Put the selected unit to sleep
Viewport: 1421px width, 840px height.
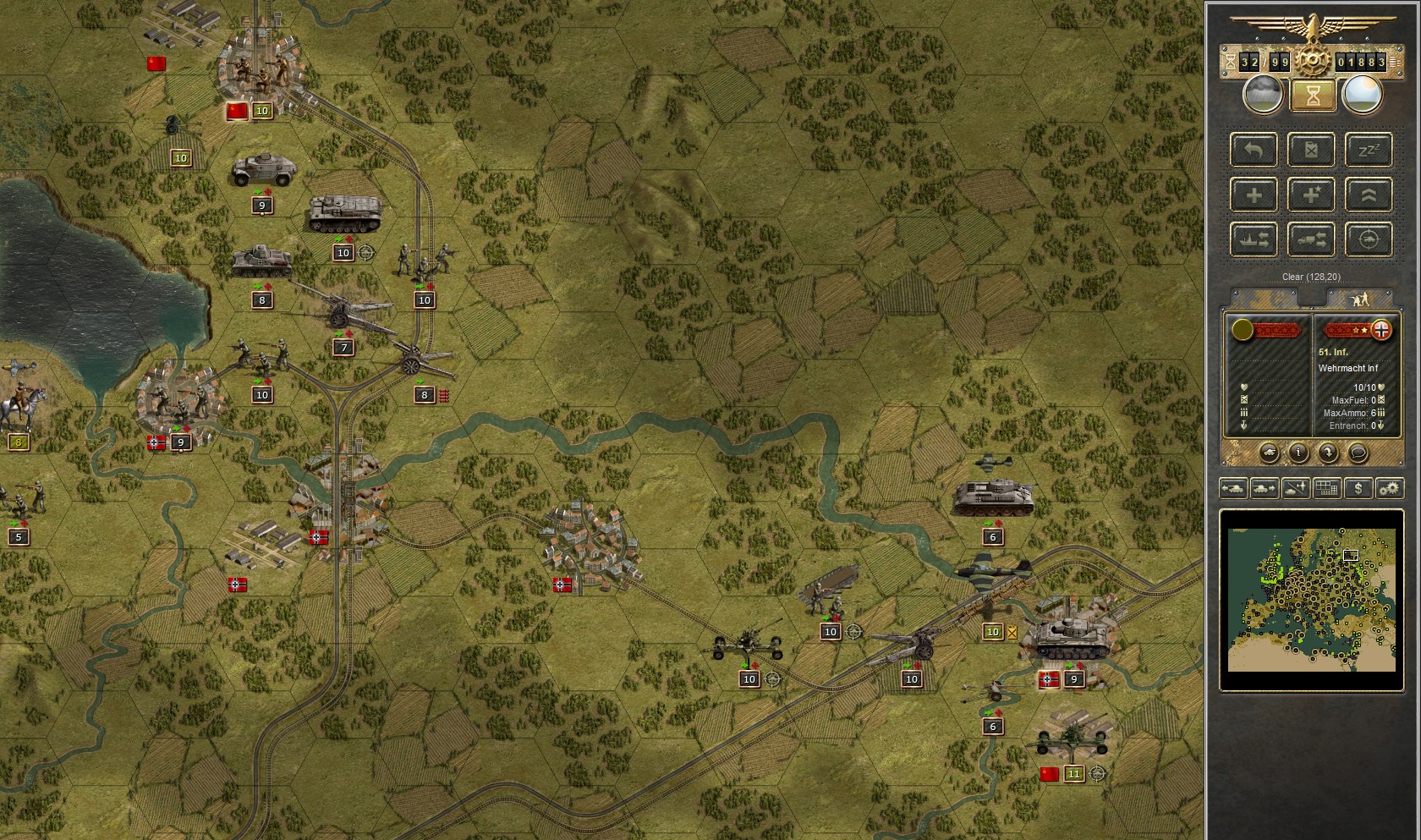[1369, 151]
